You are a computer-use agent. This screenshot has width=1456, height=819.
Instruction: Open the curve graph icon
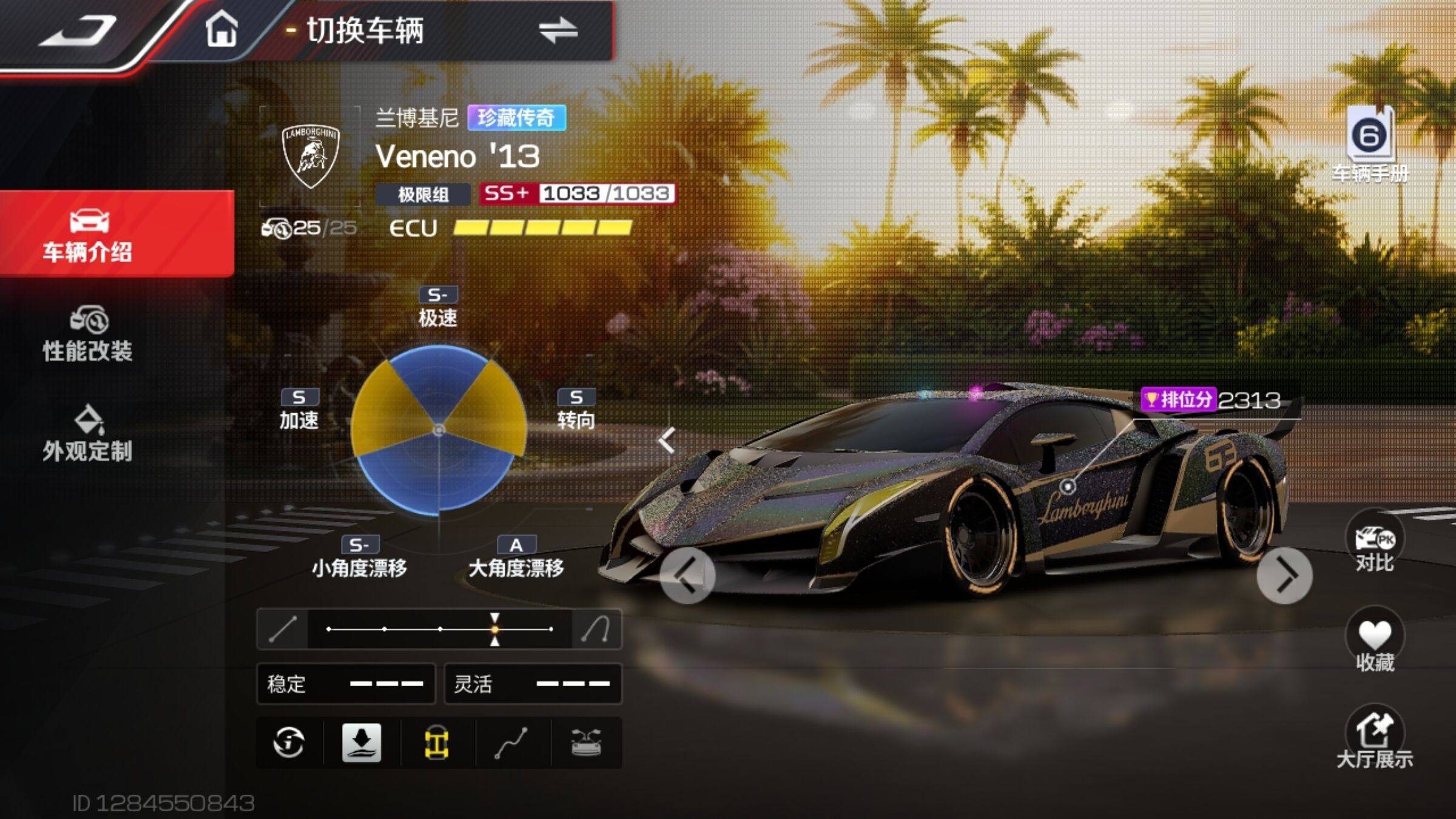click(511, 743)
